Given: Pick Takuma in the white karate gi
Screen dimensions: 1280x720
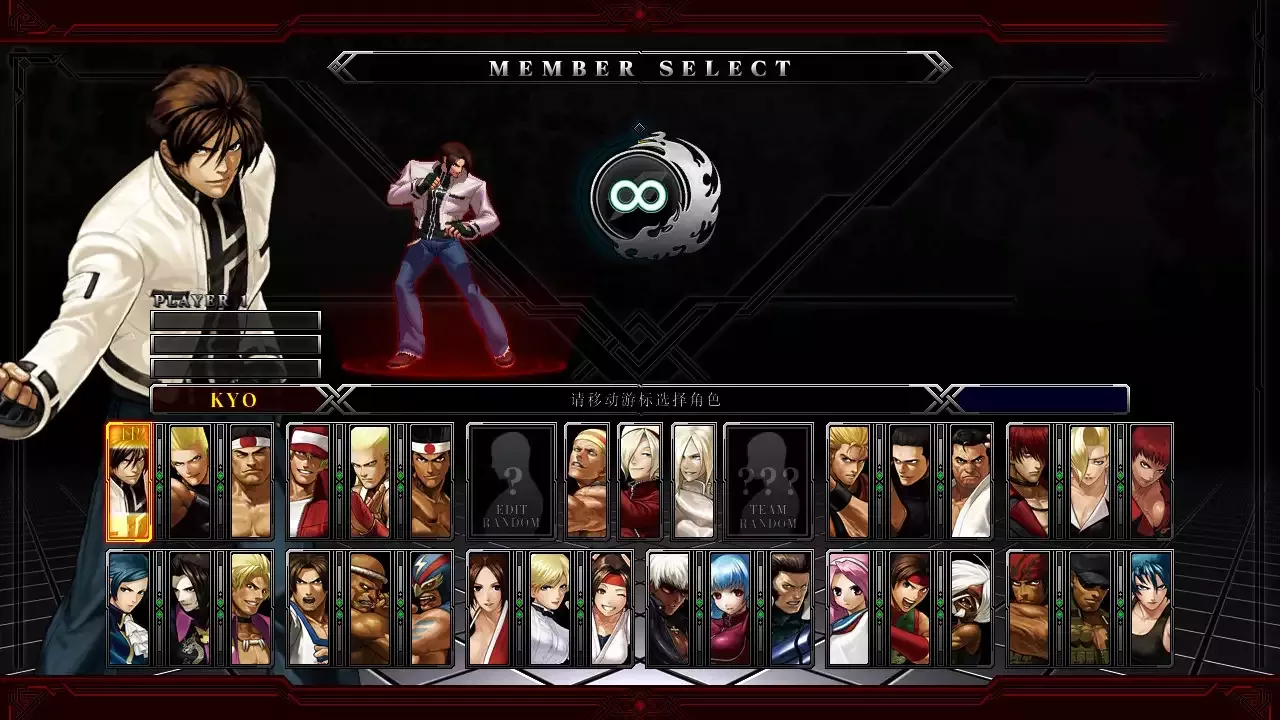Looking at the screenshot, I should point(970,481).
